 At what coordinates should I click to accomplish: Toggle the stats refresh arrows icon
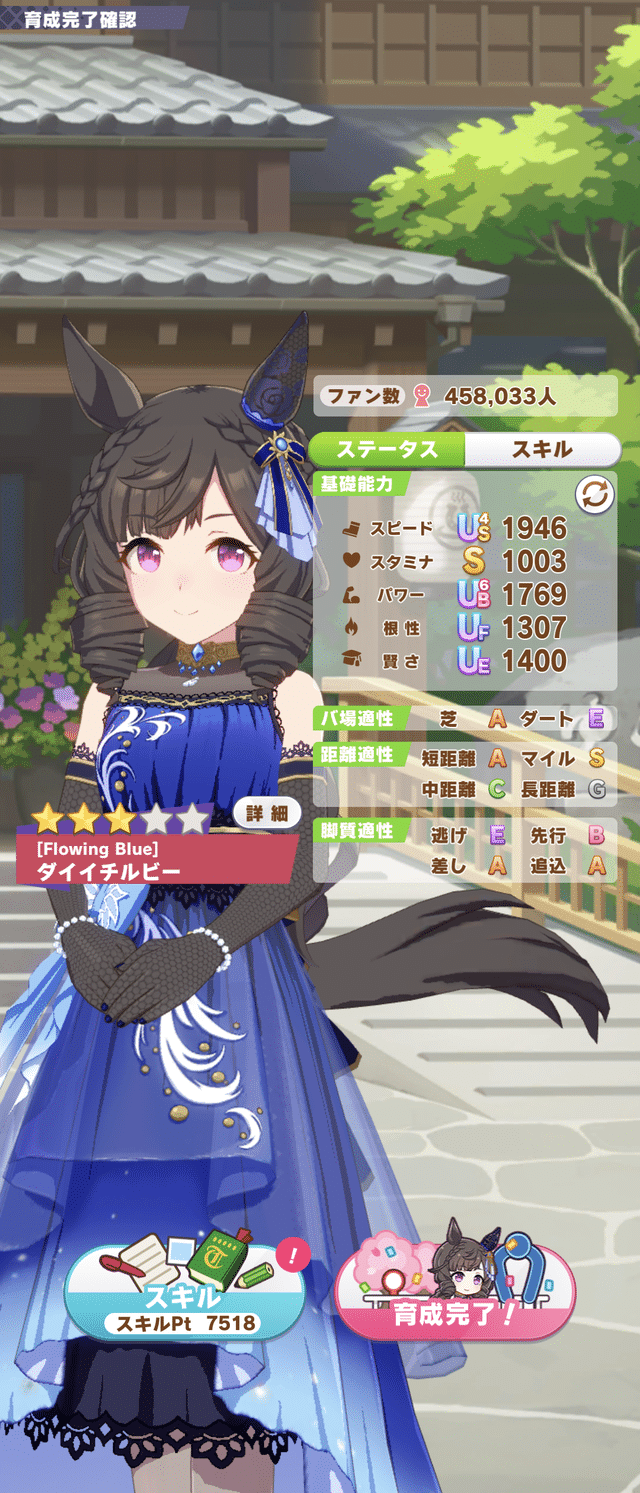593,494
